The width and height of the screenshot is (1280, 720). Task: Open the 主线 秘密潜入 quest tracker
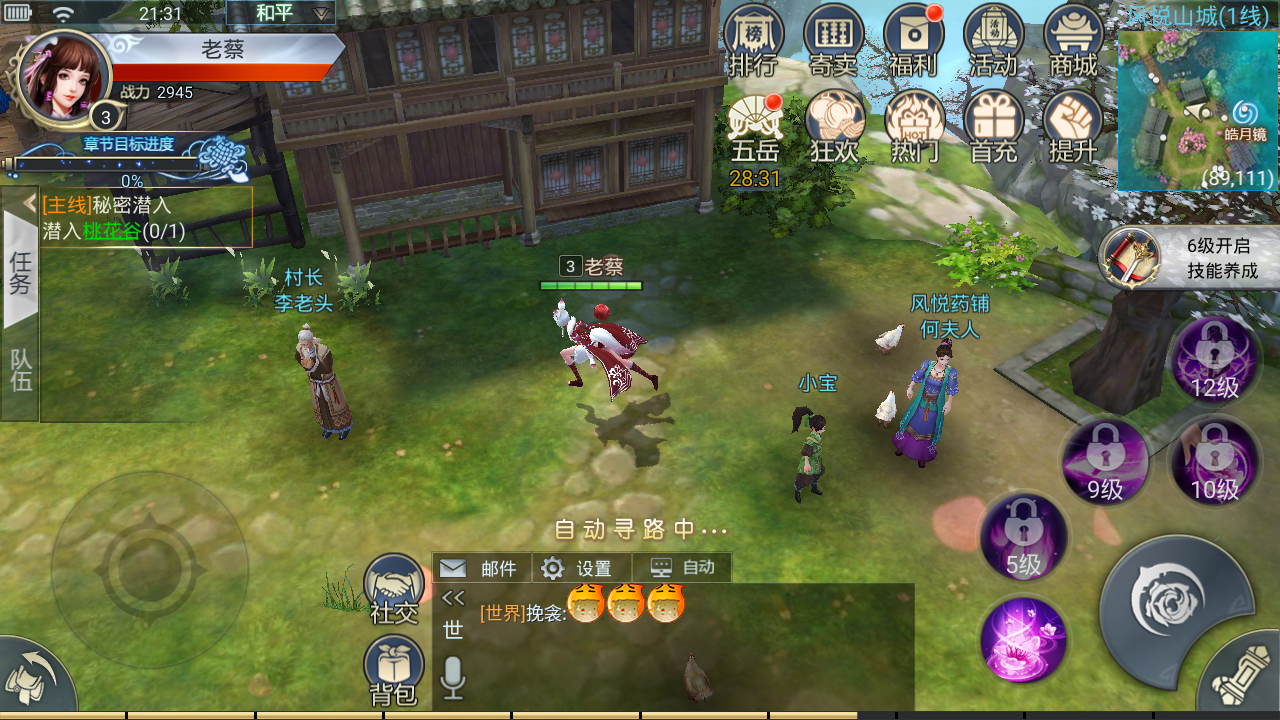(x=146, y=218)
